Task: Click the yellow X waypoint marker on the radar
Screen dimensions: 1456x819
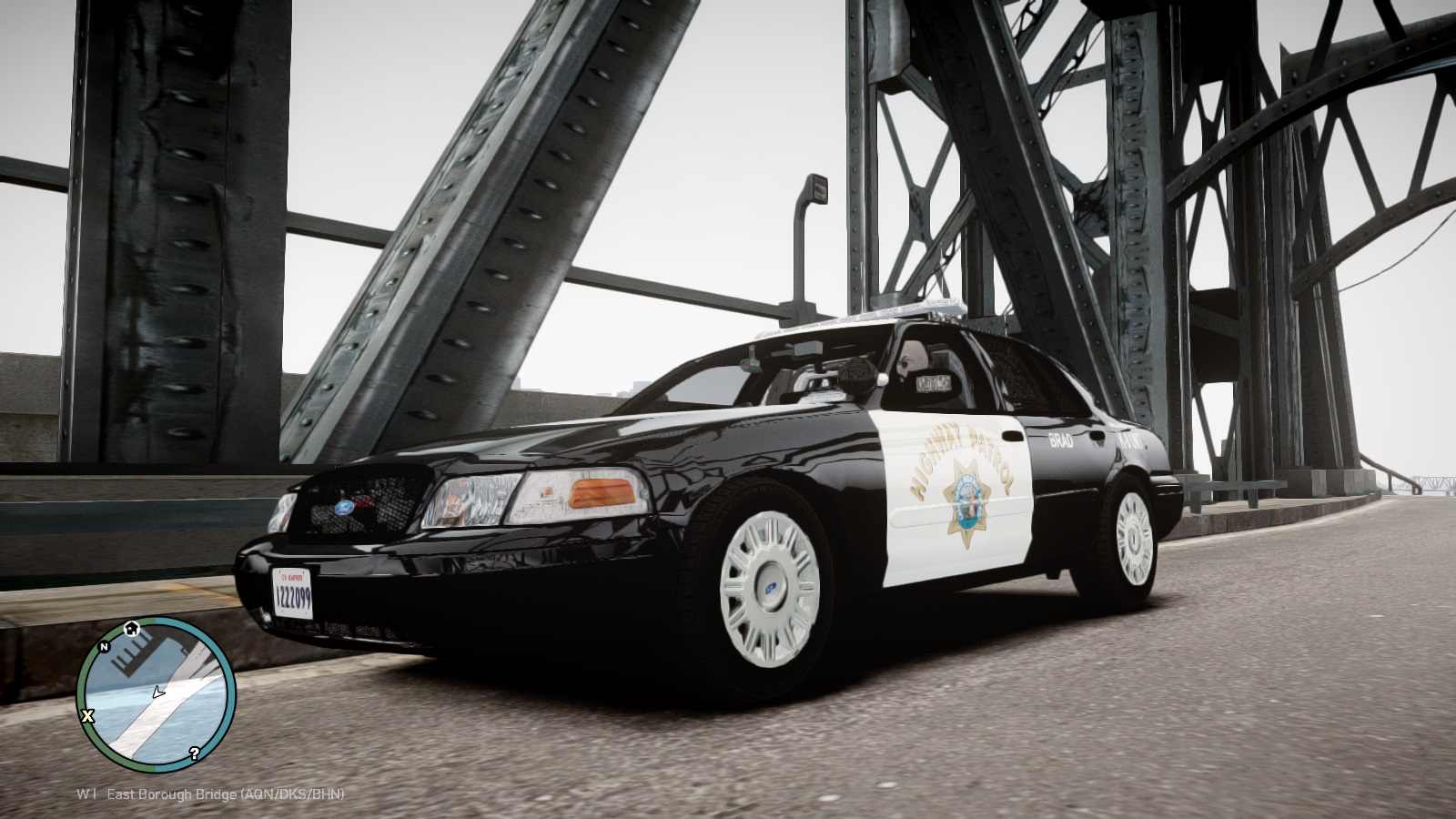Action: pos(87,715)
